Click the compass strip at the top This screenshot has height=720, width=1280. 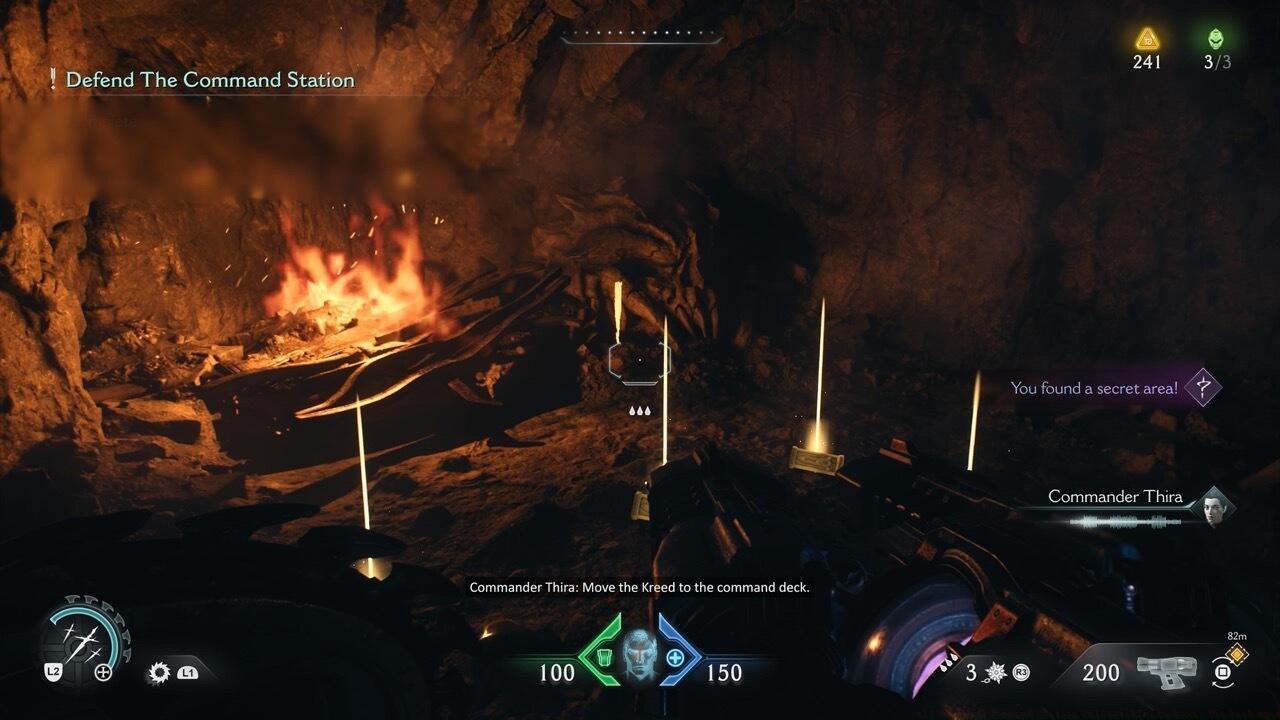pos(641,38)
